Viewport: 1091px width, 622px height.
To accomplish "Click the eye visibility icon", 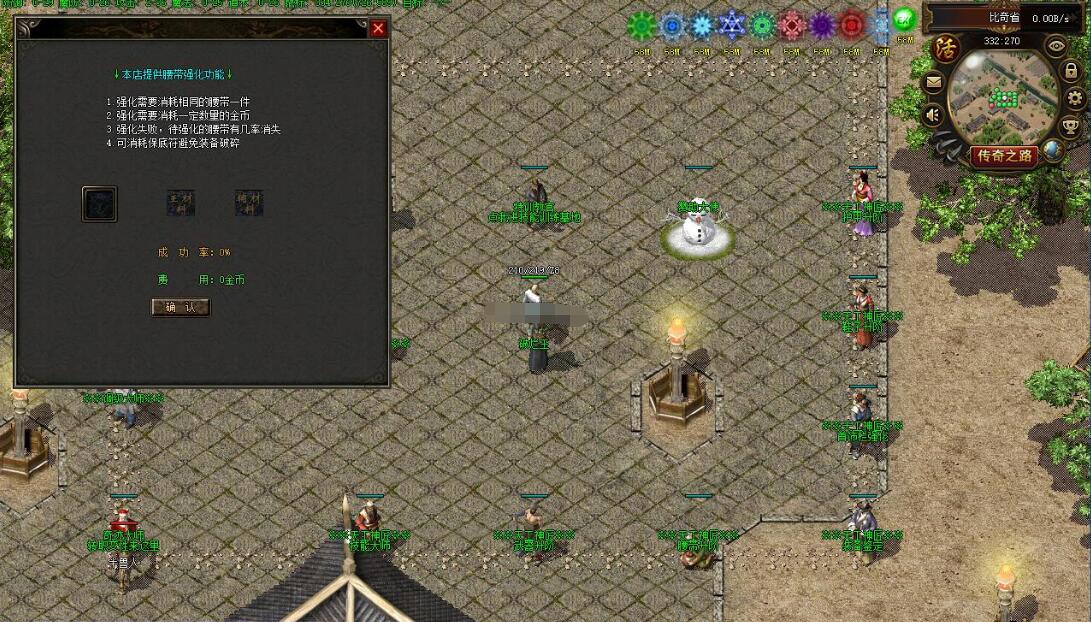I will click(x=1056, y=45).
